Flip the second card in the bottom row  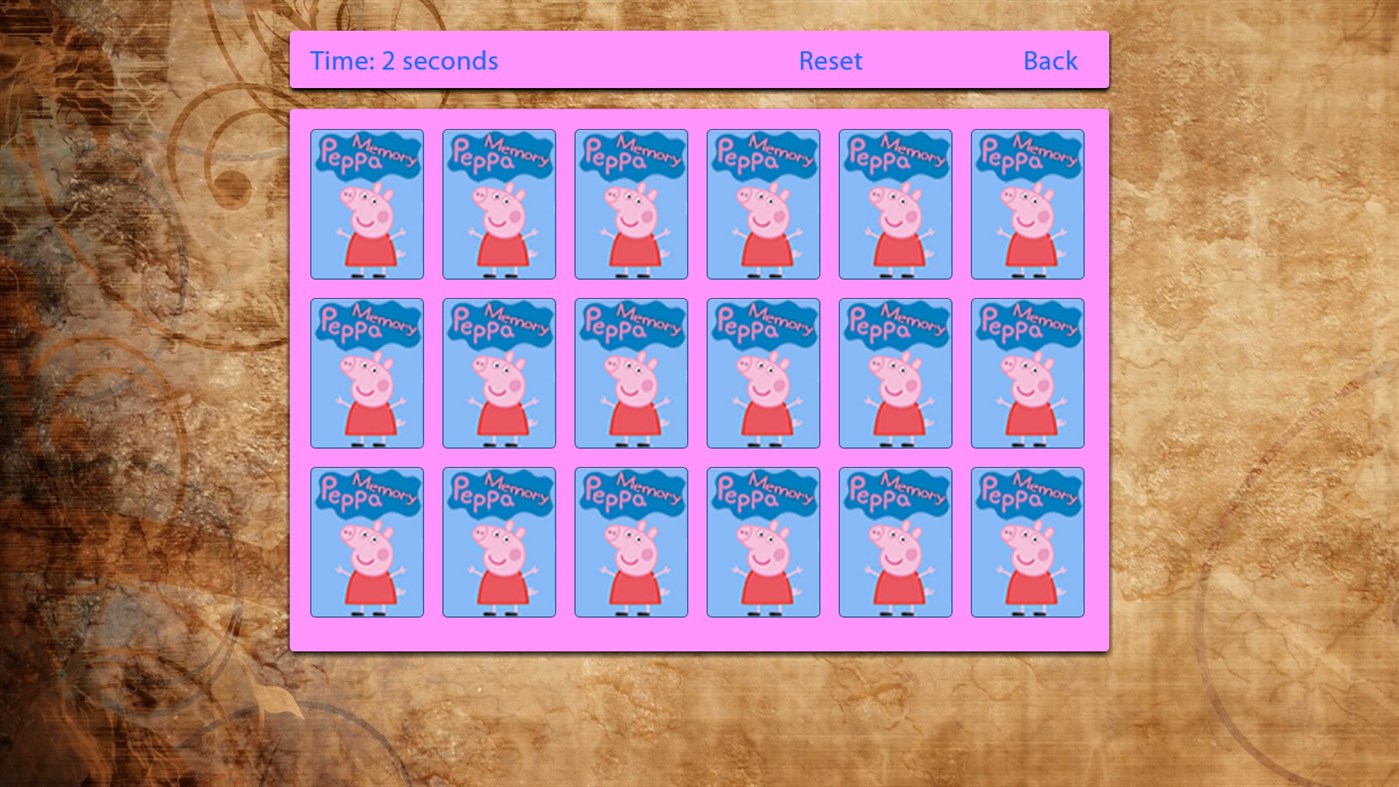(x=498, y=541)
